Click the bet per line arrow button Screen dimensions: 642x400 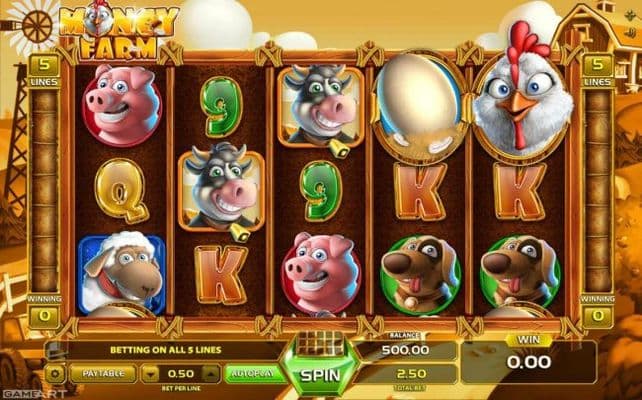click(151, 372)
